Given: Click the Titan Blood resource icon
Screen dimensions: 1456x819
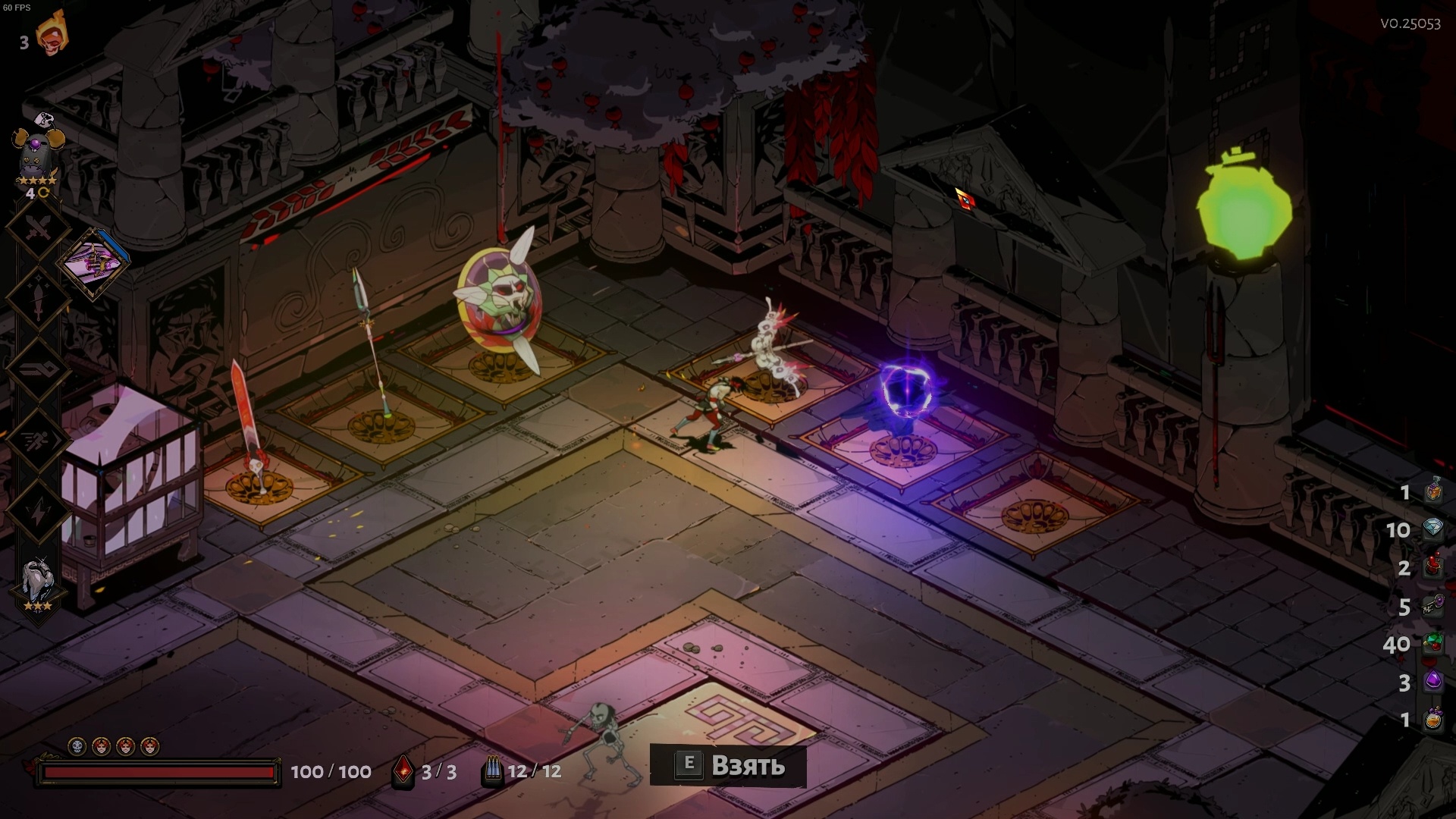Looking at the screenshot, I should click(x=1432, y=567).
